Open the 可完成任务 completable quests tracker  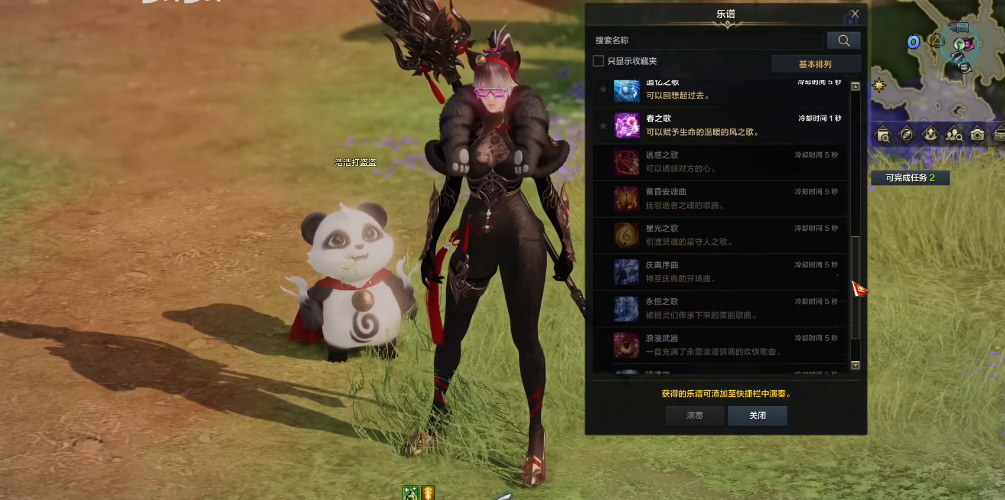click(x=909, y=178)
